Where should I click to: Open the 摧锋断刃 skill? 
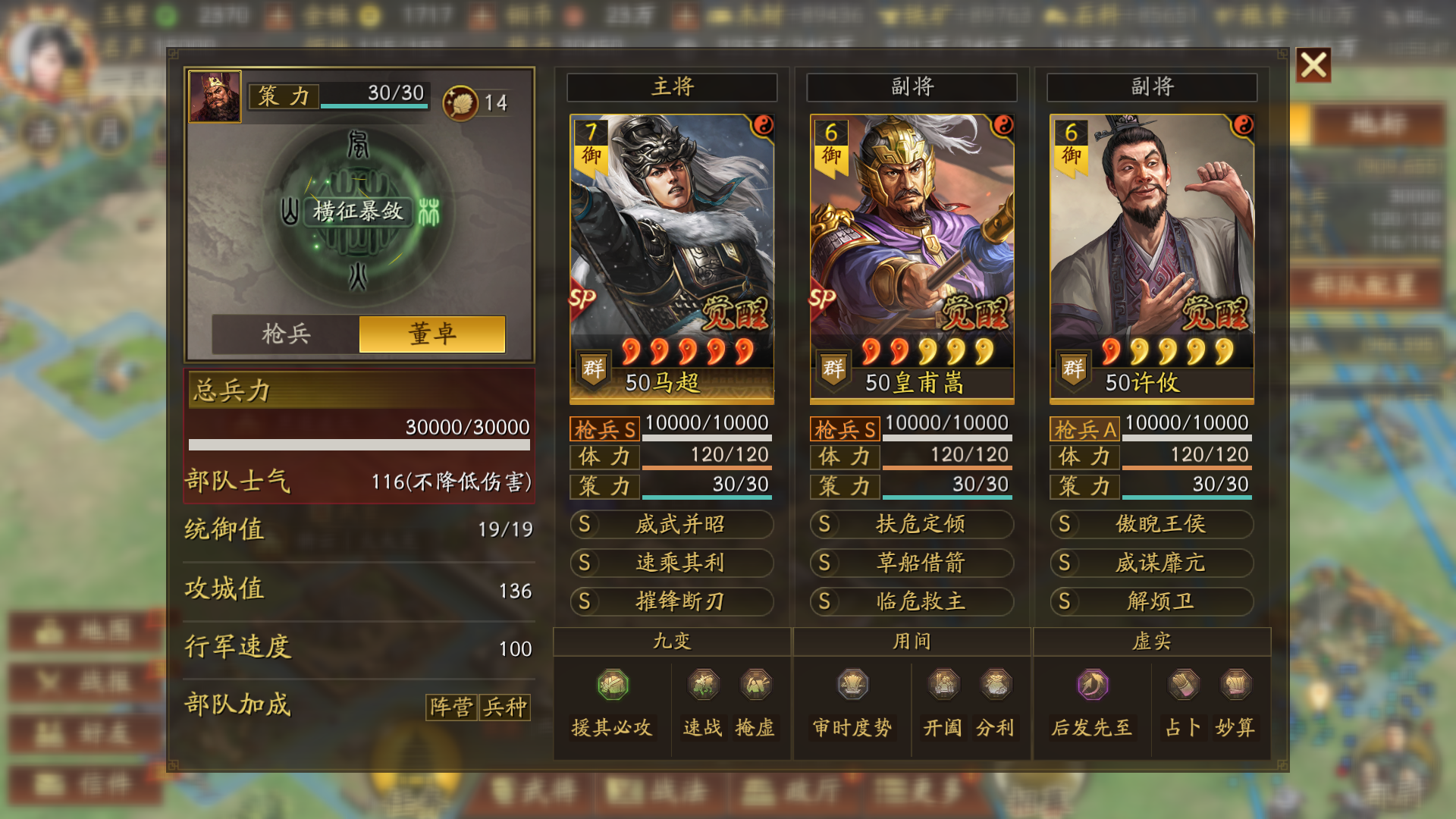pos(672,601)
